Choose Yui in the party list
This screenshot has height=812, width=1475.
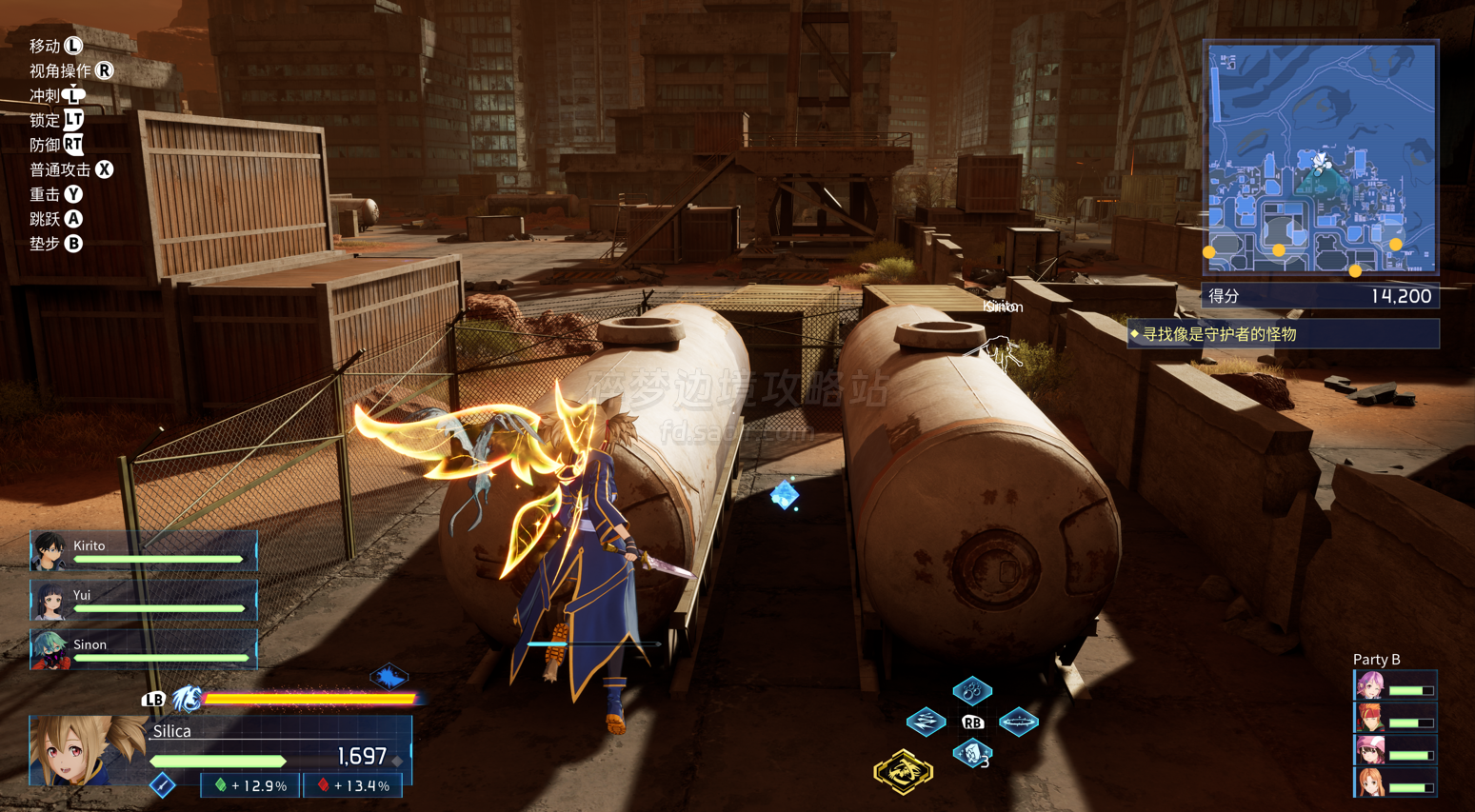pos(144,601)
